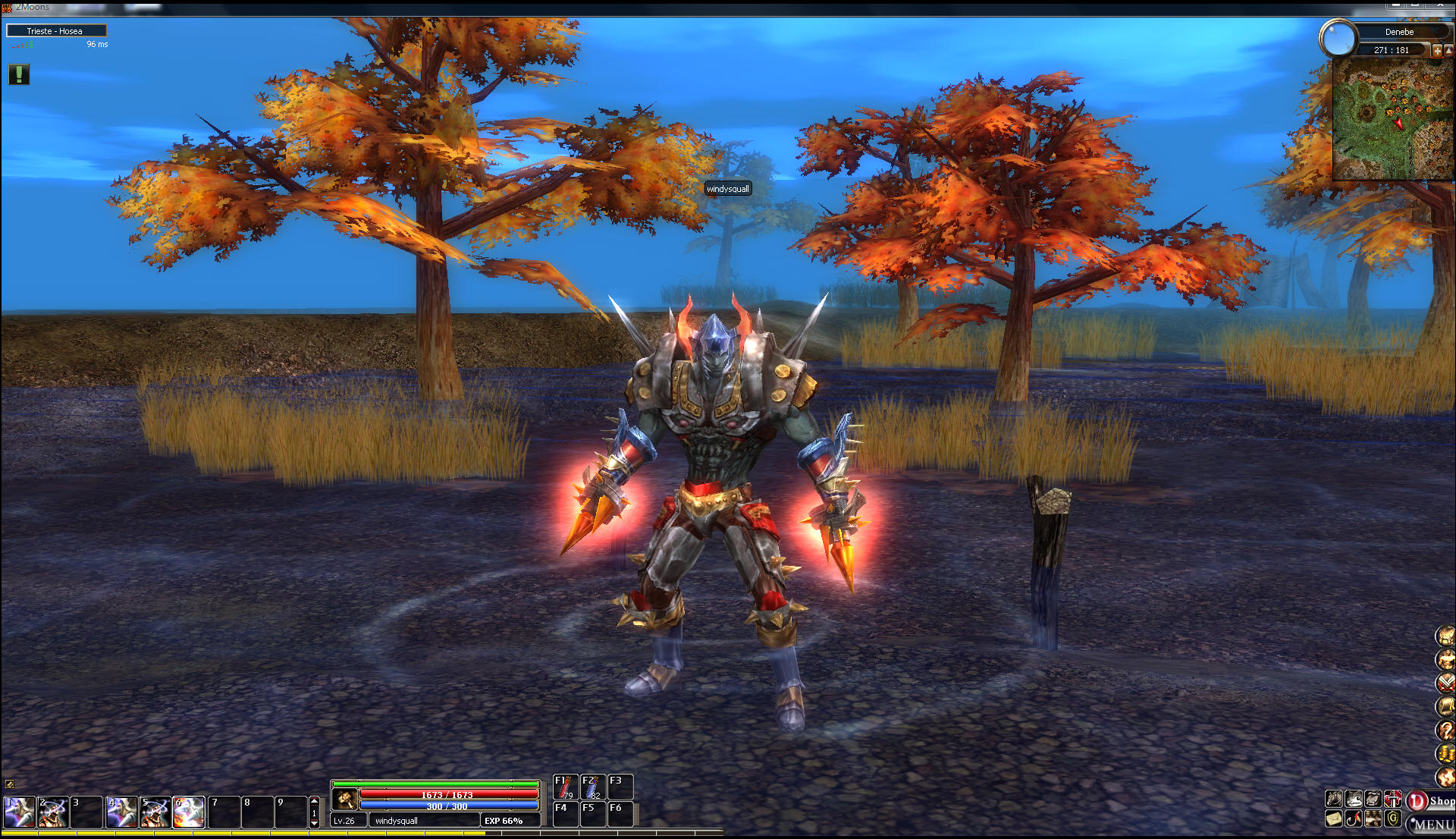Close the 2Moons game window
This screenshot has width=1456, height=839.
[1441, 5]
